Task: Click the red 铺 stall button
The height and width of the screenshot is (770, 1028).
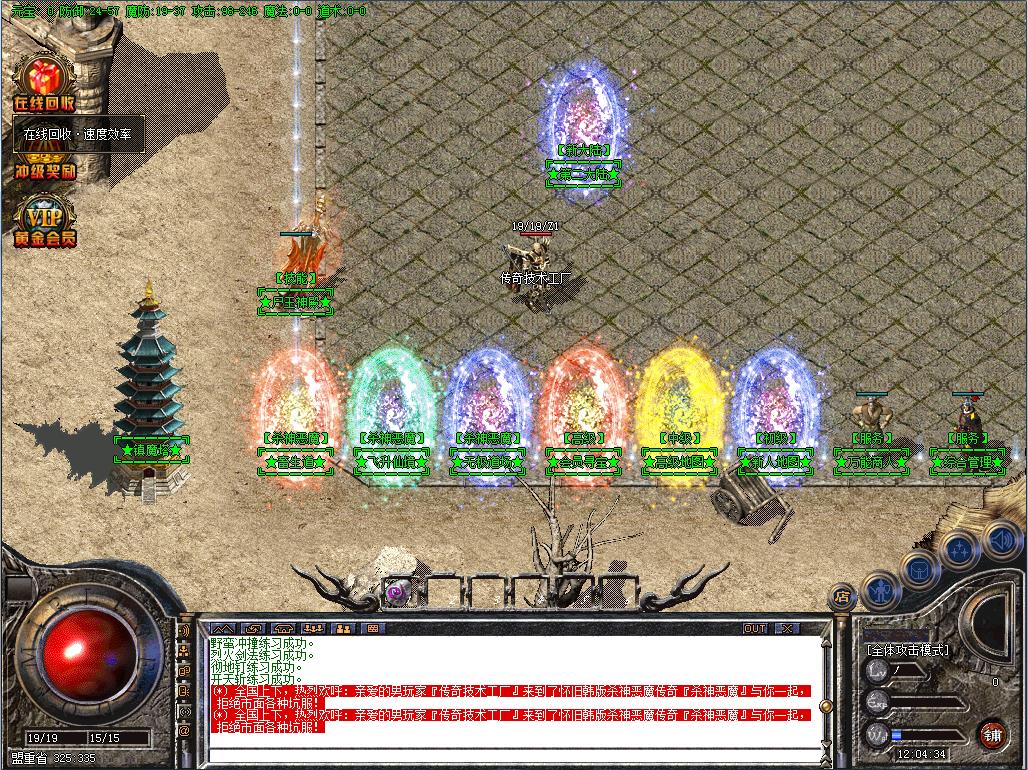Action: point(992,734)
